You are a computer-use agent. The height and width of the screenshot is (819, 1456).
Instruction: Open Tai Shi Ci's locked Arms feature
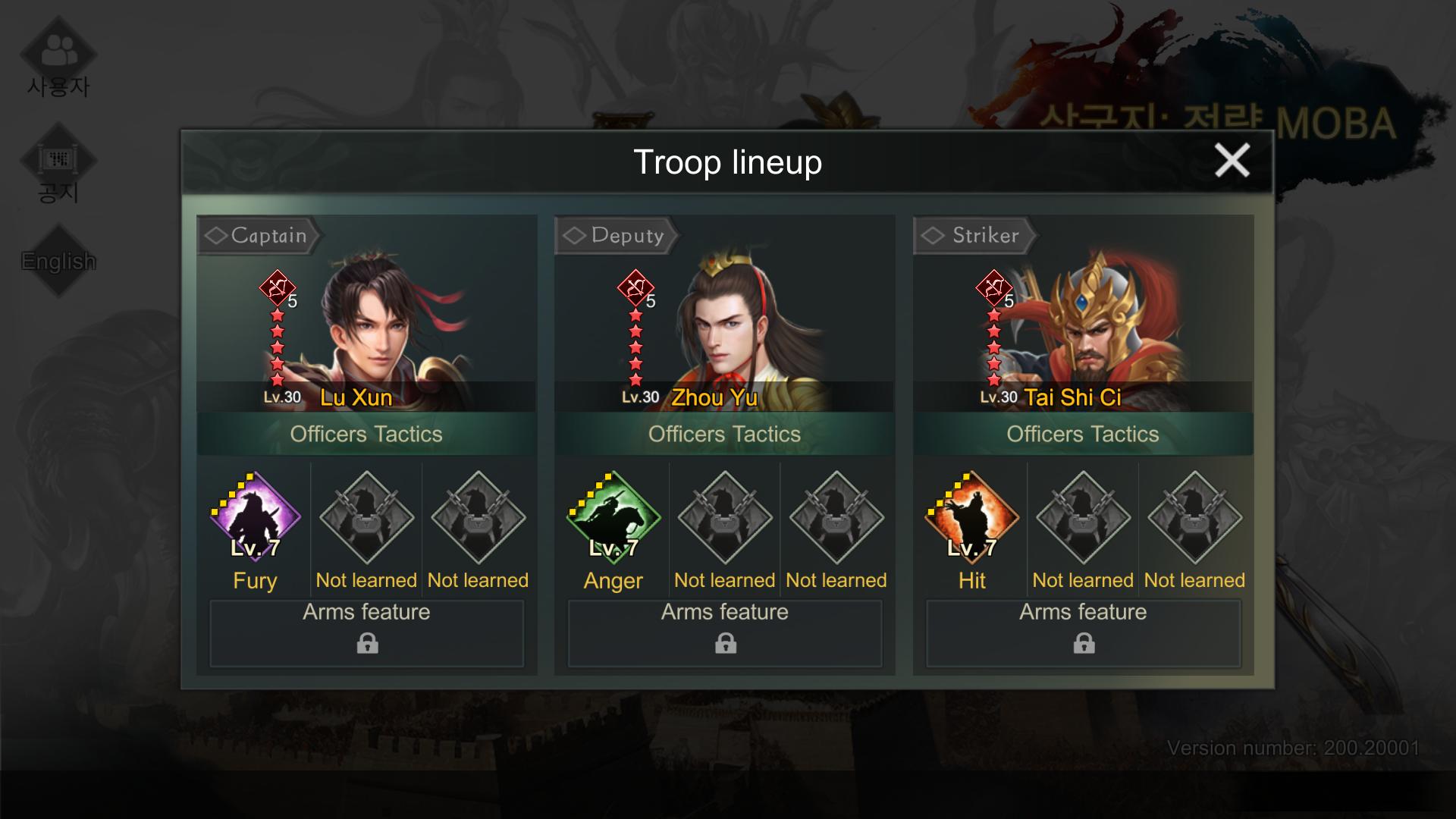[x=1083, y=633]
